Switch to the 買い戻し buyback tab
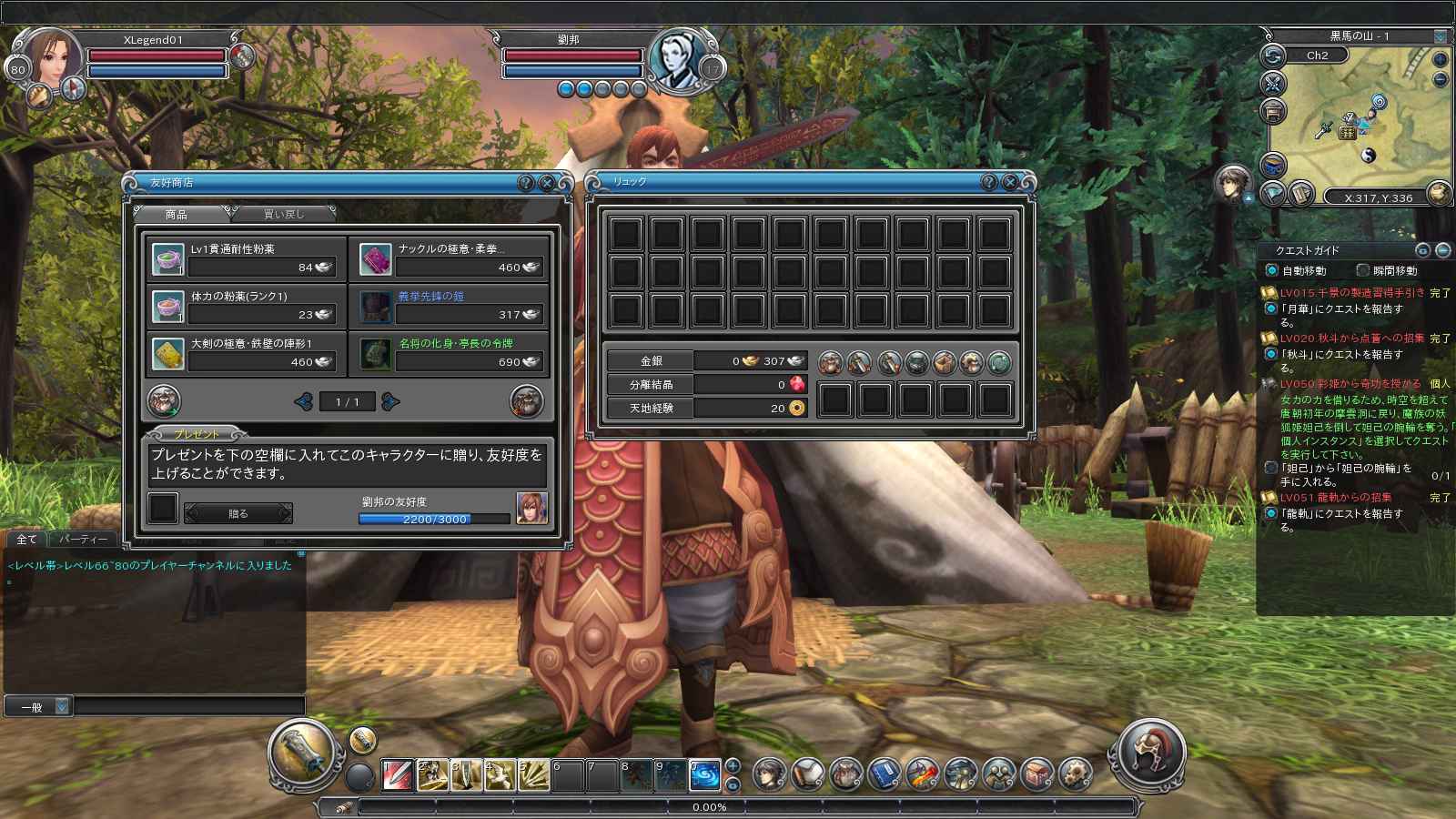Viewport: 1456px width, 819px height. (x=283, y=215)
